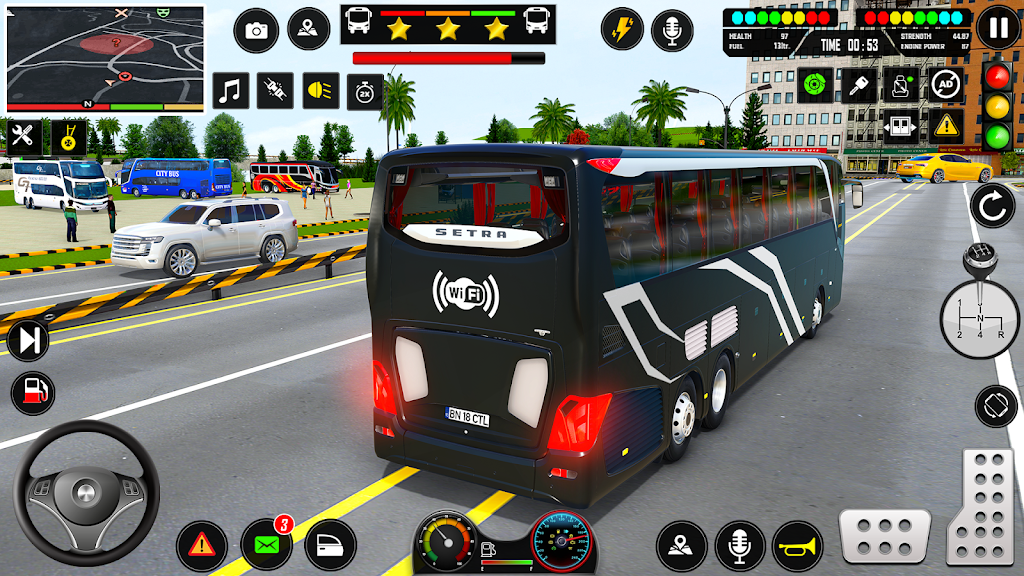The height and width of the screenshot is (576, 1024).
Task: Click the gear shifter knob
Action: pos(978,261)
